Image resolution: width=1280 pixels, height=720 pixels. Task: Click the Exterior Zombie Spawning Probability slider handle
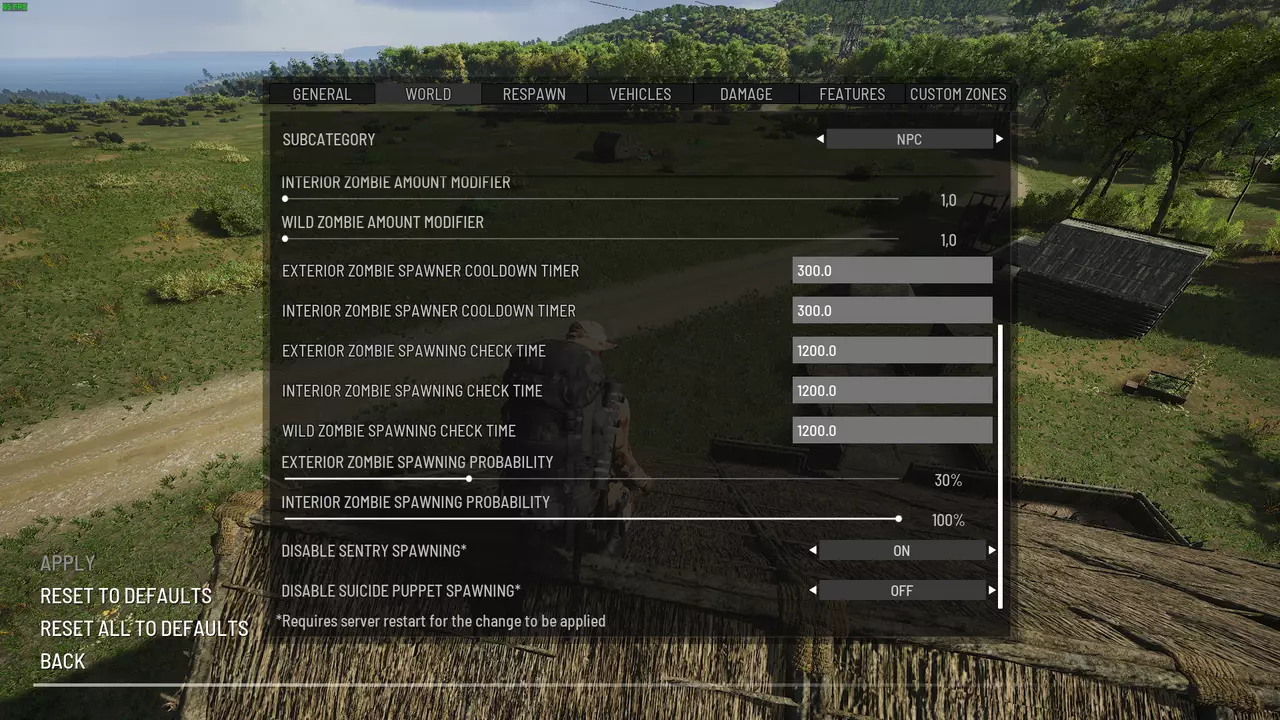(469, 479)
